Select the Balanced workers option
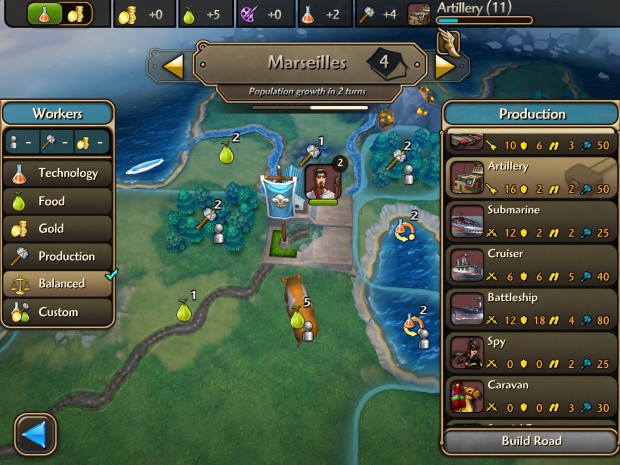 (58, 284)
